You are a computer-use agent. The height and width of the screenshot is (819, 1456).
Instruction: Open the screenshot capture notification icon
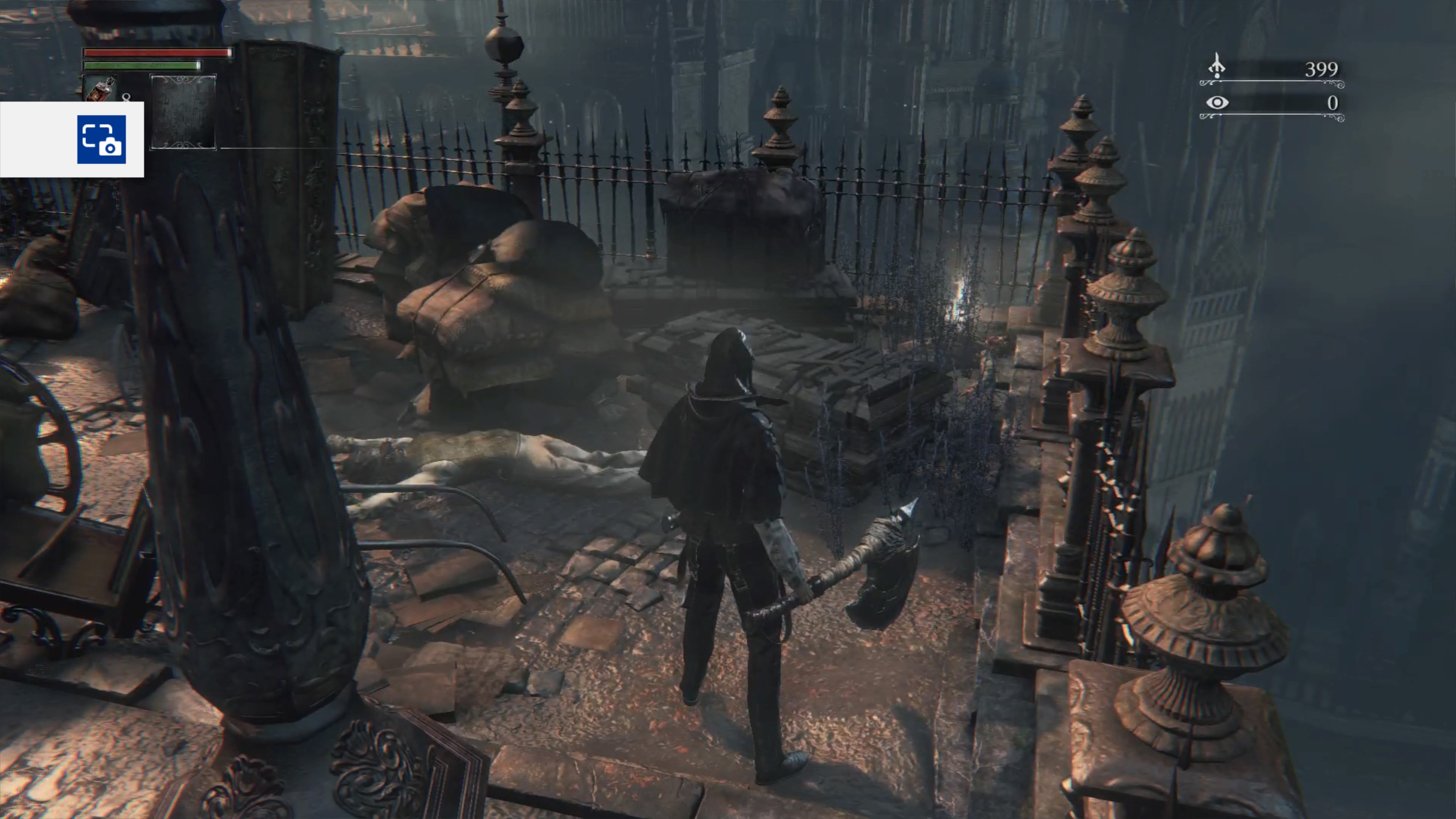(102, 139)
